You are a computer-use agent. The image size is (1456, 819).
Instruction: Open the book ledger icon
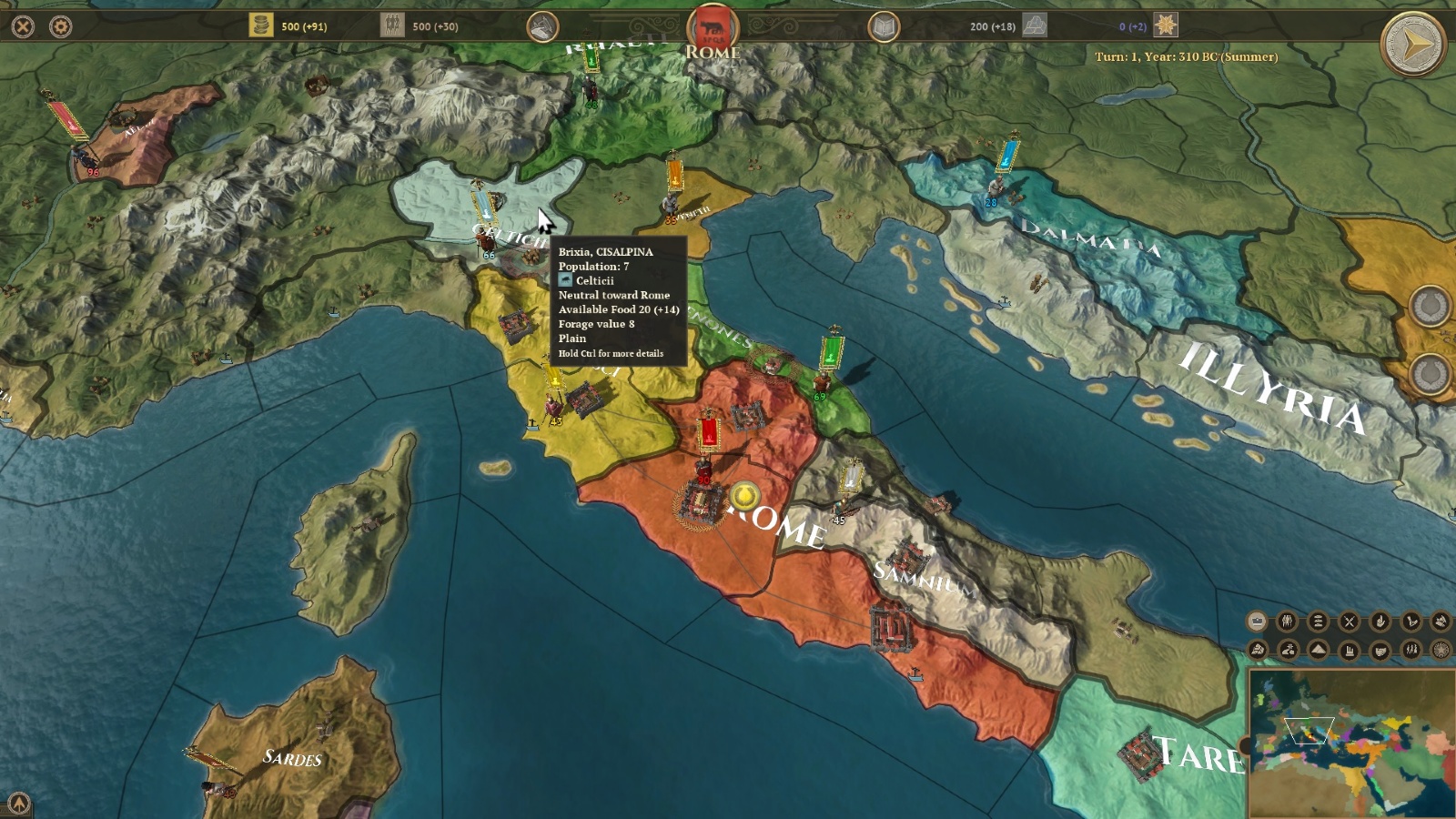[x=883, y=26]
